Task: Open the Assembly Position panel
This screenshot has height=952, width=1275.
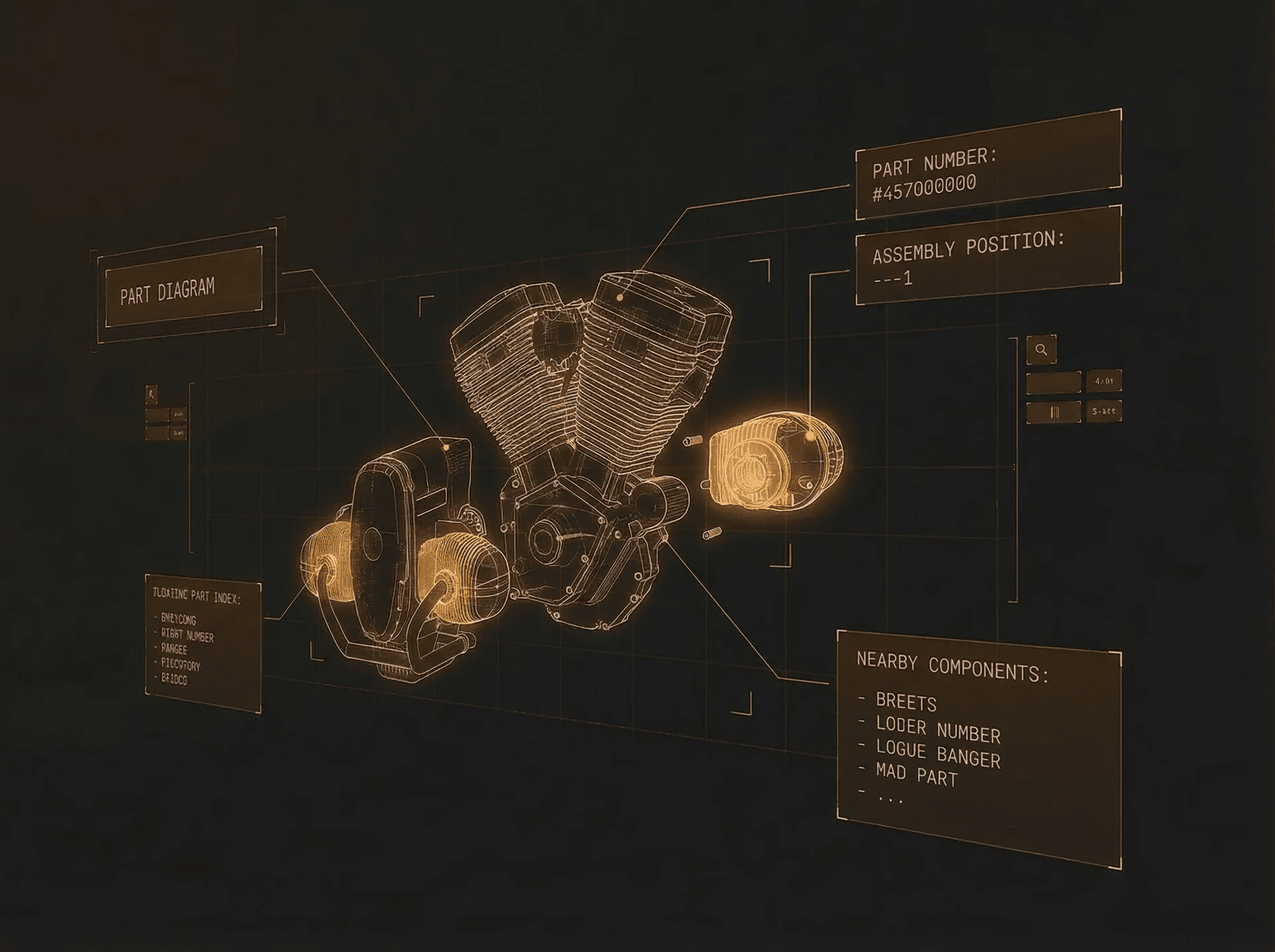Action: [987, 258]
